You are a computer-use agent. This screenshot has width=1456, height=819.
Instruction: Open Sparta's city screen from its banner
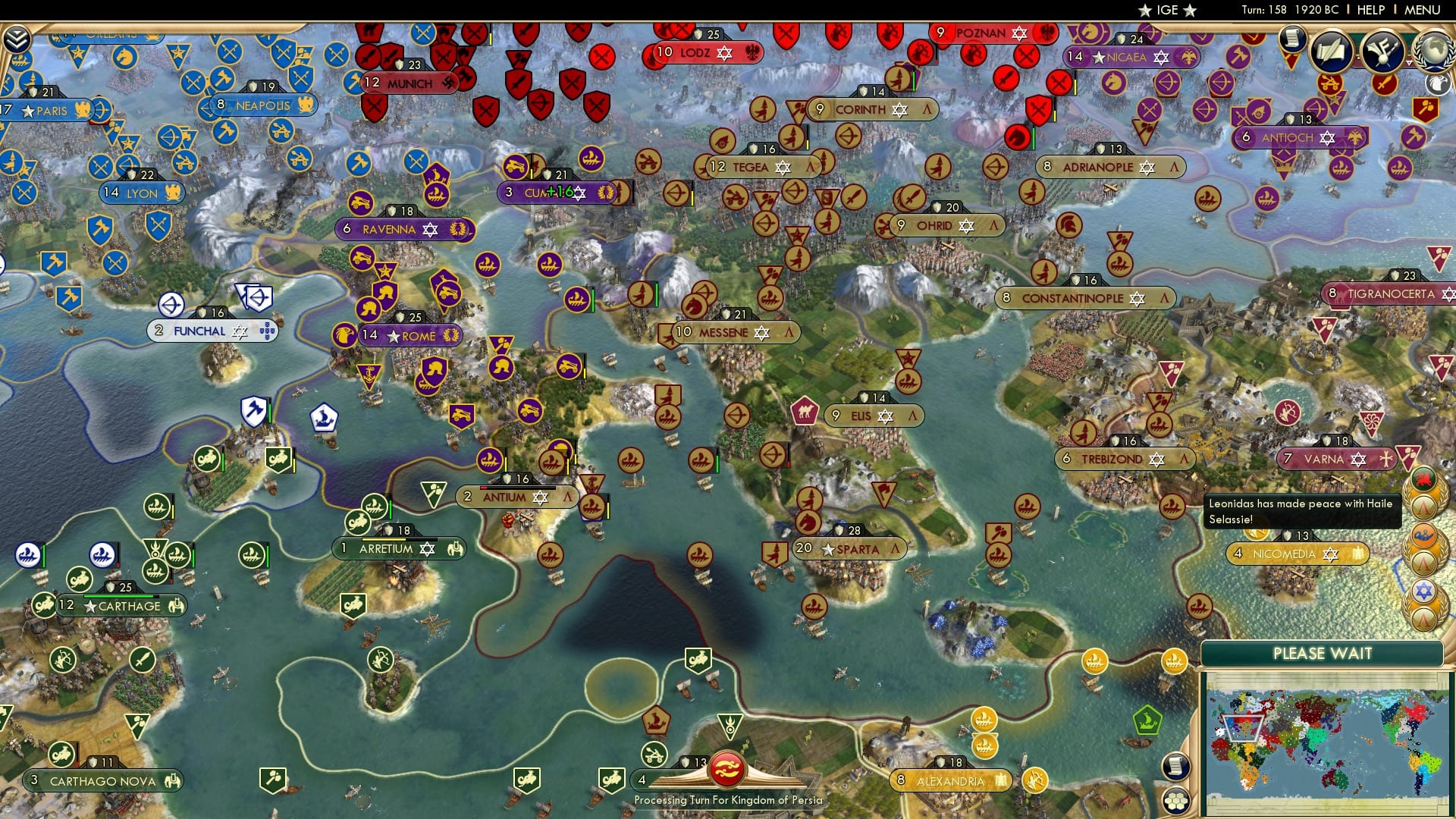(x=852, y=548)
